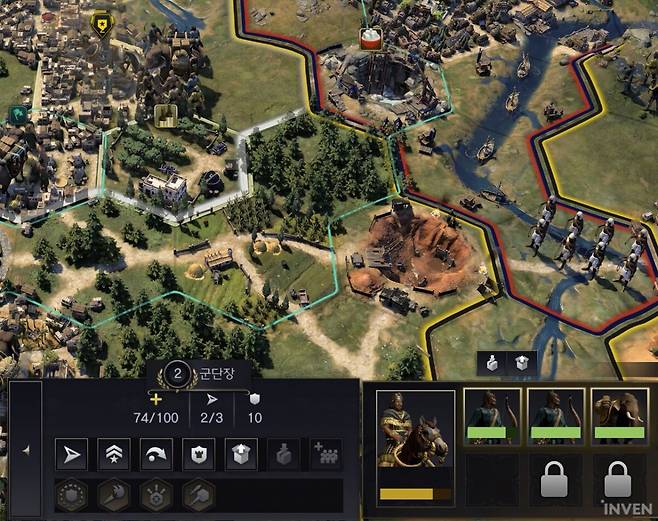Viewport: 658px width, 521px height.
Task: Click the greyed-out potion command icon
Action: [284, 455]
